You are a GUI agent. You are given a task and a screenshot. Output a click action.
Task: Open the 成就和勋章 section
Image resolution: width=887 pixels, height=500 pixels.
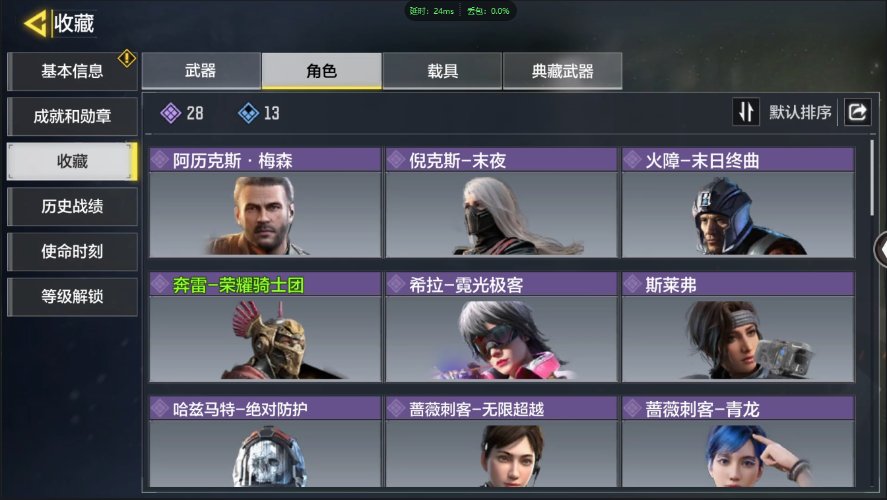click(x=71, y=116)
